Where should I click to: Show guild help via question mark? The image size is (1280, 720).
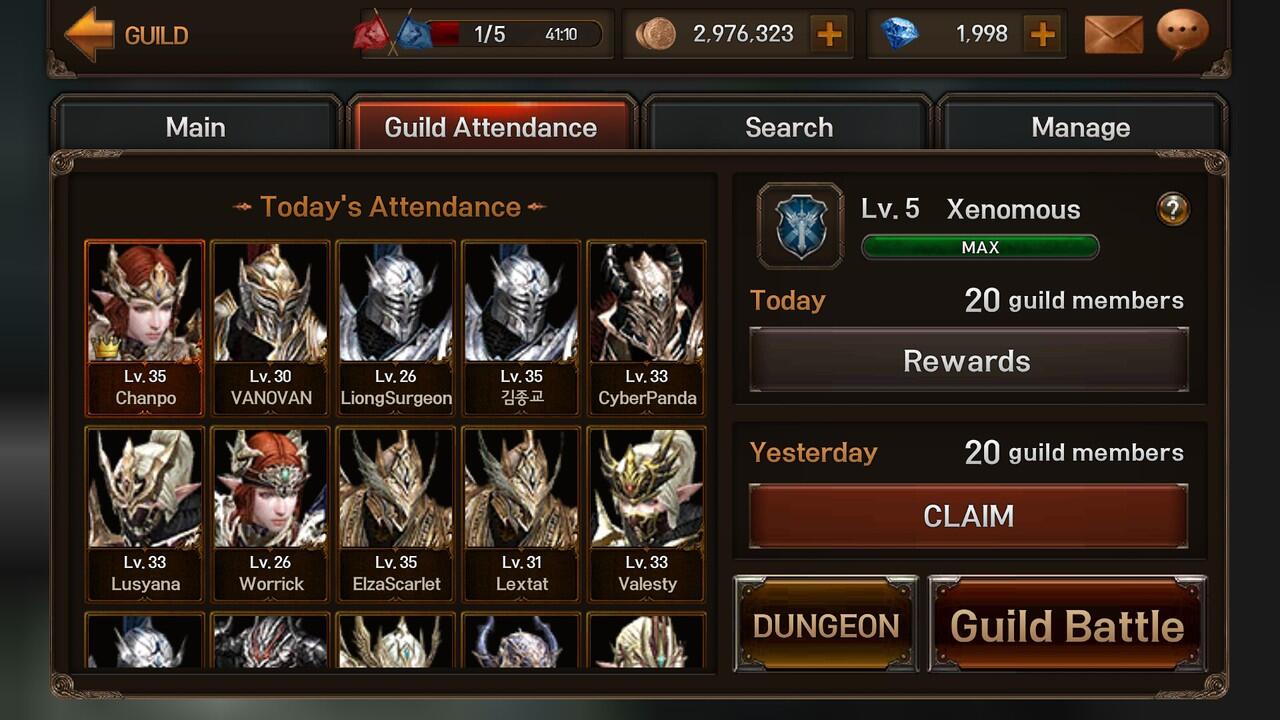1173,209
